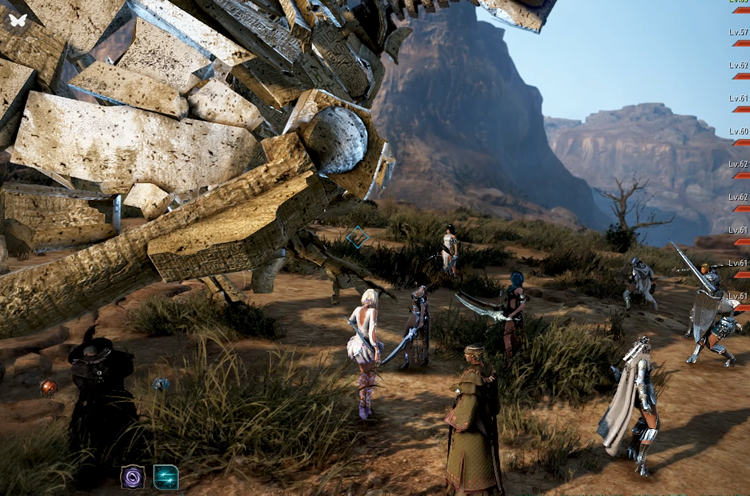Select the Lv.57 party member entry

739,33
